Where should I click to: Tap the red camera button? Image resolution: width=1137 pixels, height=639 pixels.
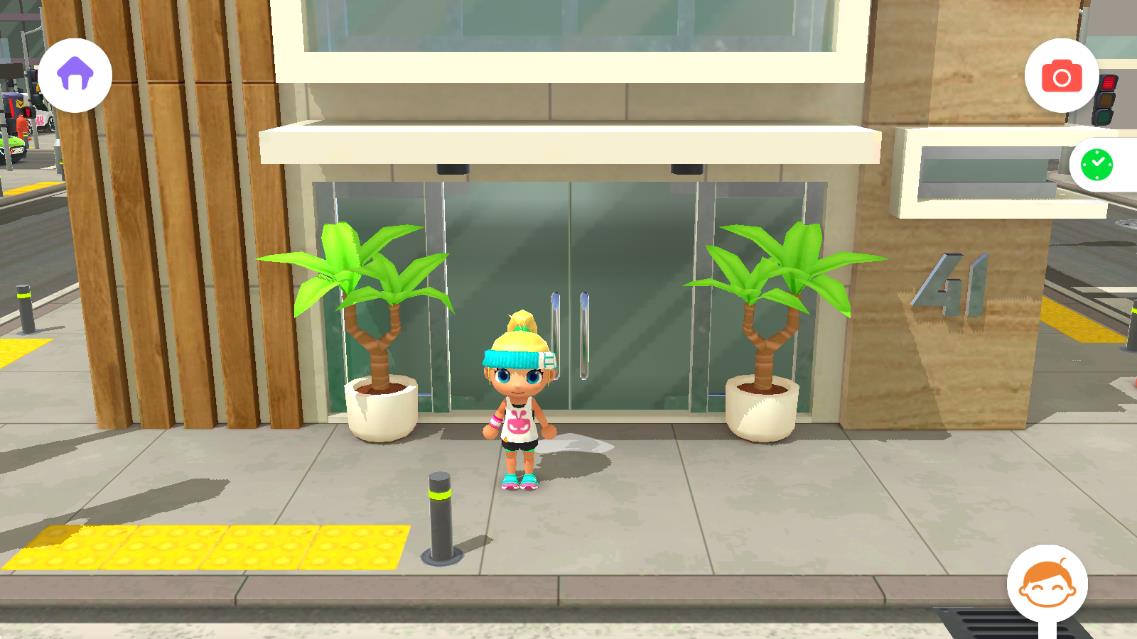pos(1061,76)
